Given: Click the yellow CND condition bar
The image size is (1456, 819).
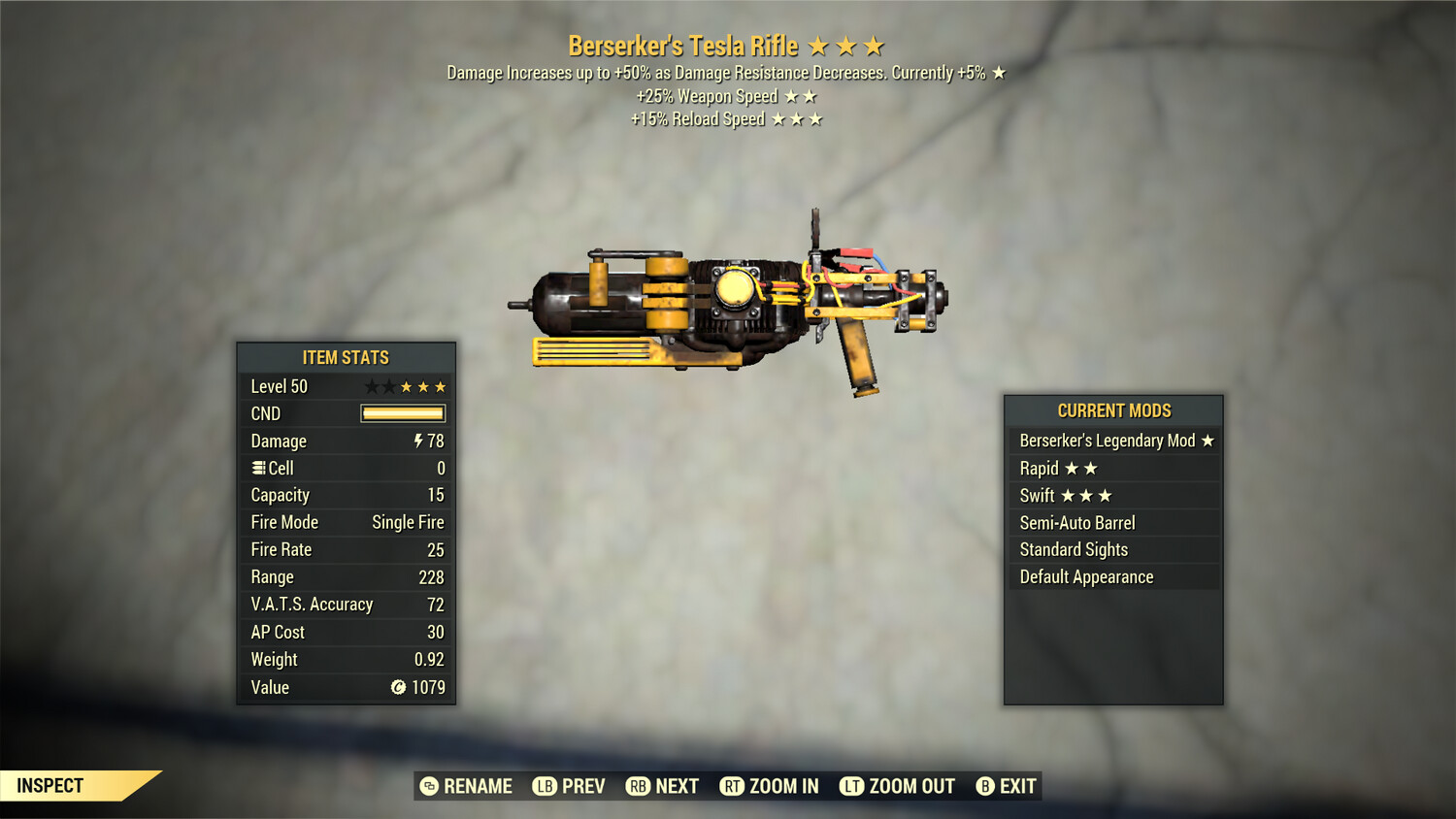Looking at the screenshot, I should (402, 413).
